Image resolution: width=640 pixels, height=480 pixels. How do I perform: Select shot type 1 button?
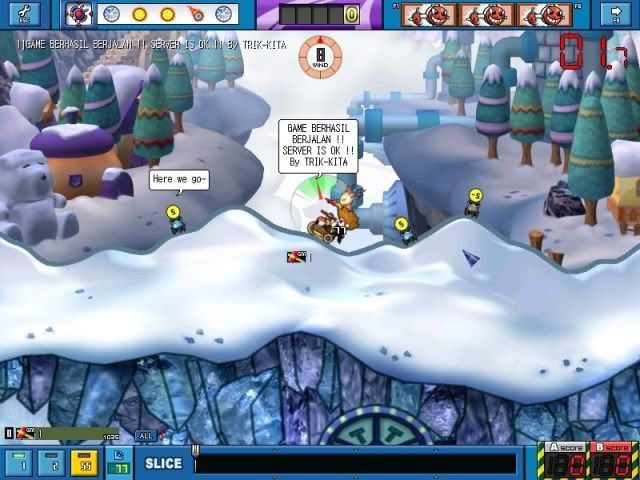22,463
